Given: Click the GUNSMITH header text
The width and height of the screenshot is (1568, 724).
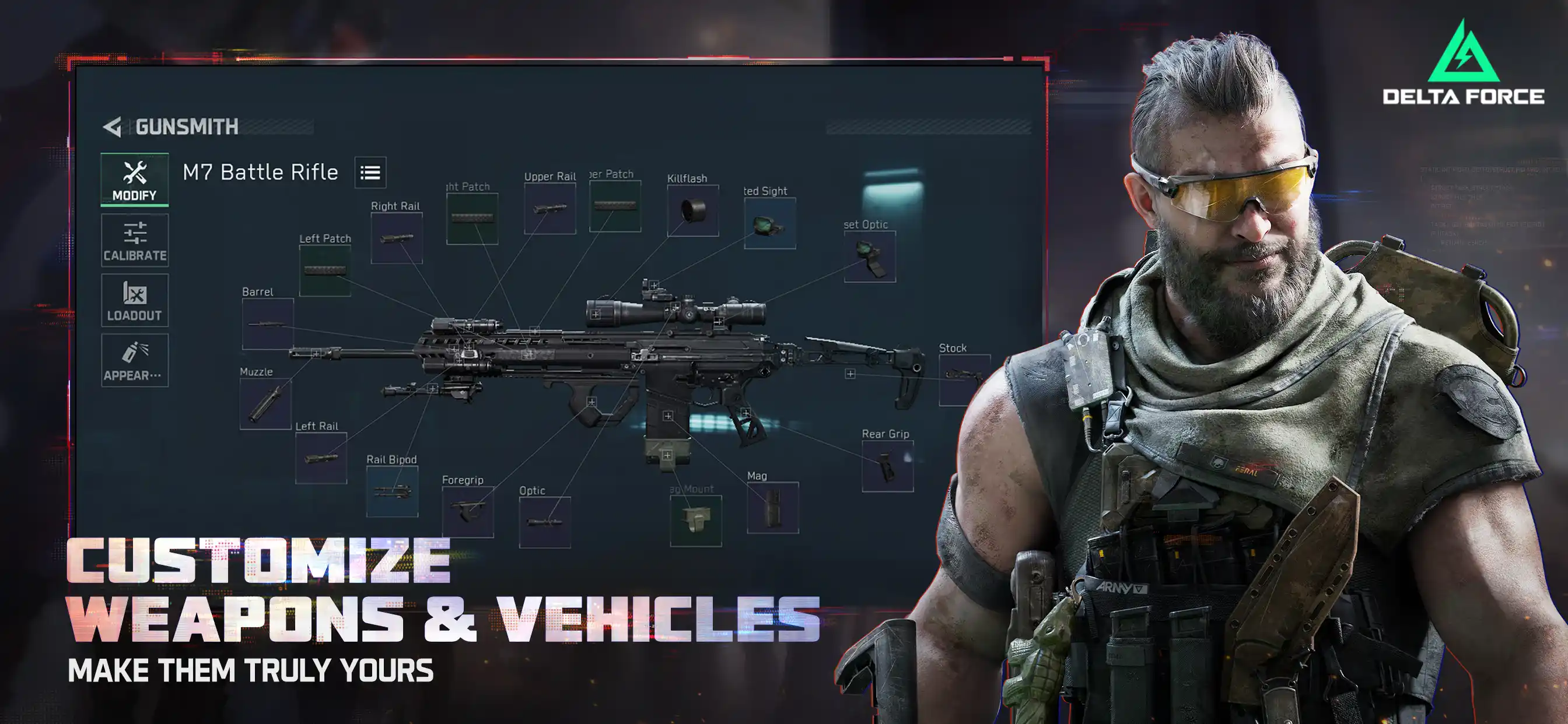Looking at the screenshot, I should pyautogui.click(x=185, y=127).
